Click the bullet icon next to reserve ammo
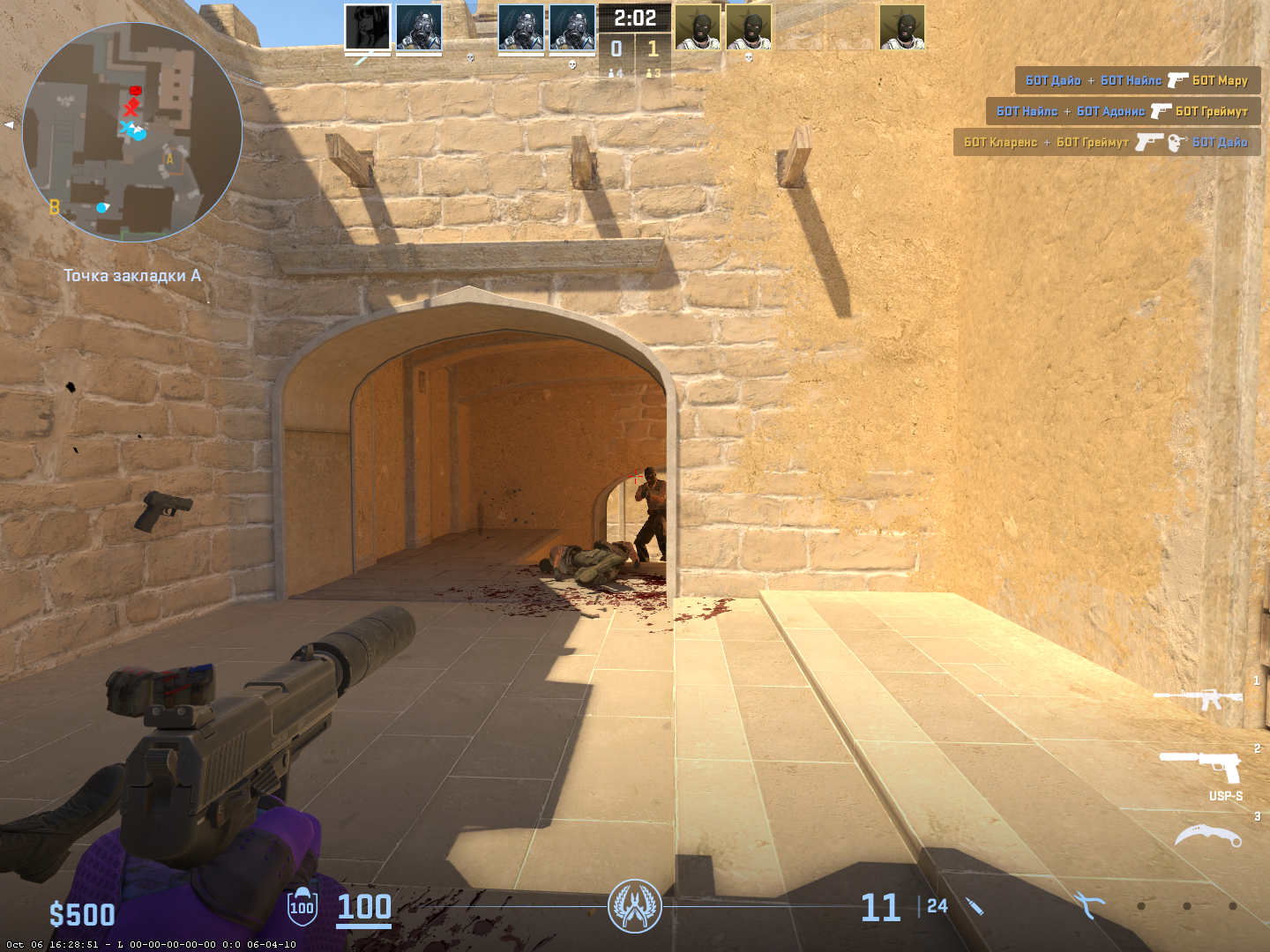The width and height of the screenshot is (1270, 952). [x=975, y=904]
